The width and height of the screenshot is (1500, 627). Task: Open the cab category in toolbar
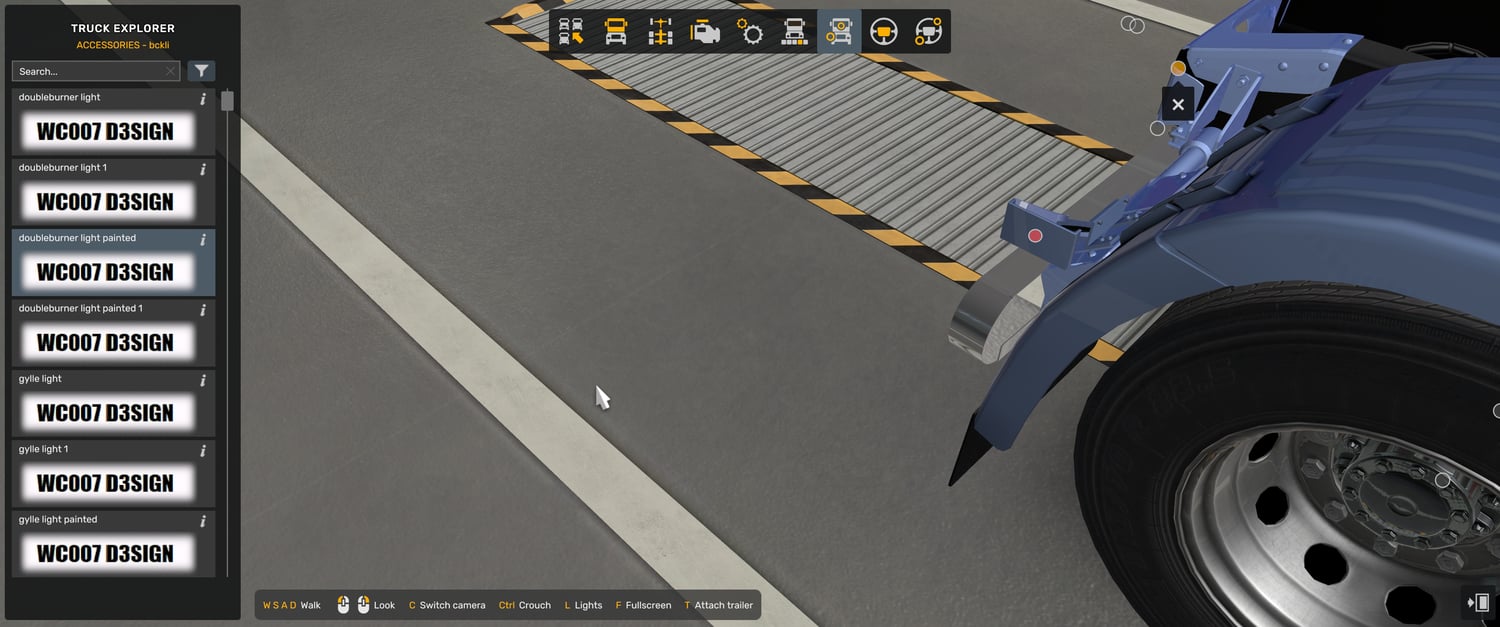click(x=616, y=32)
